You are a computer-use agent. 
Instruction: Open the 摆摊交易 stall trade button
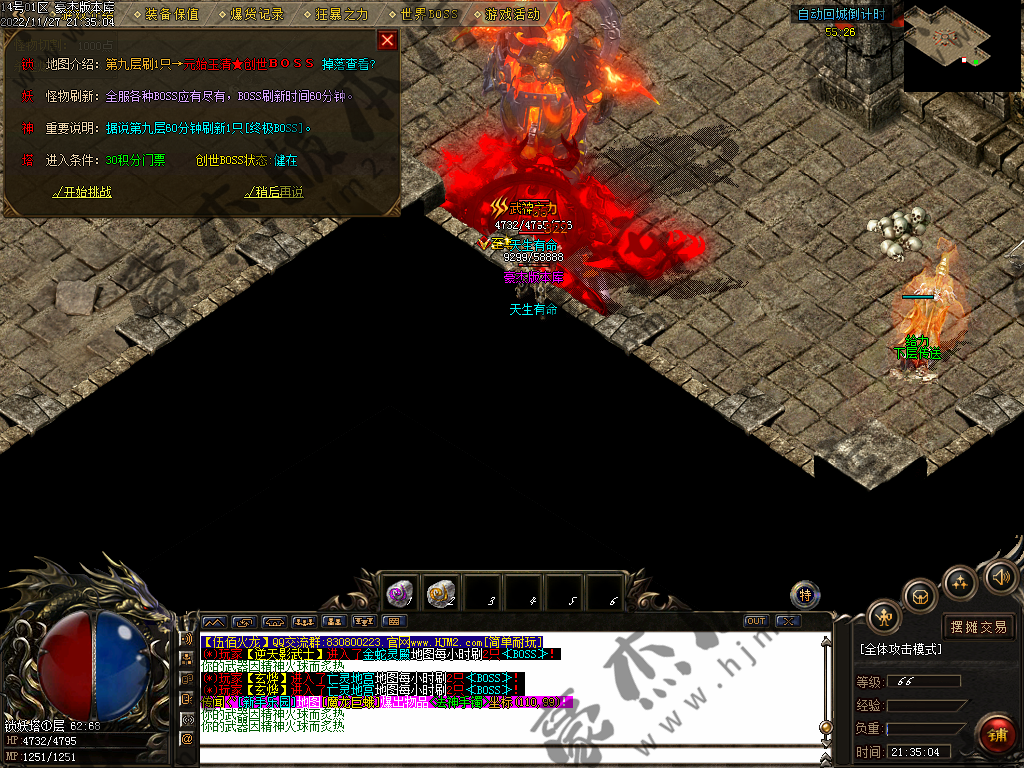click(x=978, y=627)
